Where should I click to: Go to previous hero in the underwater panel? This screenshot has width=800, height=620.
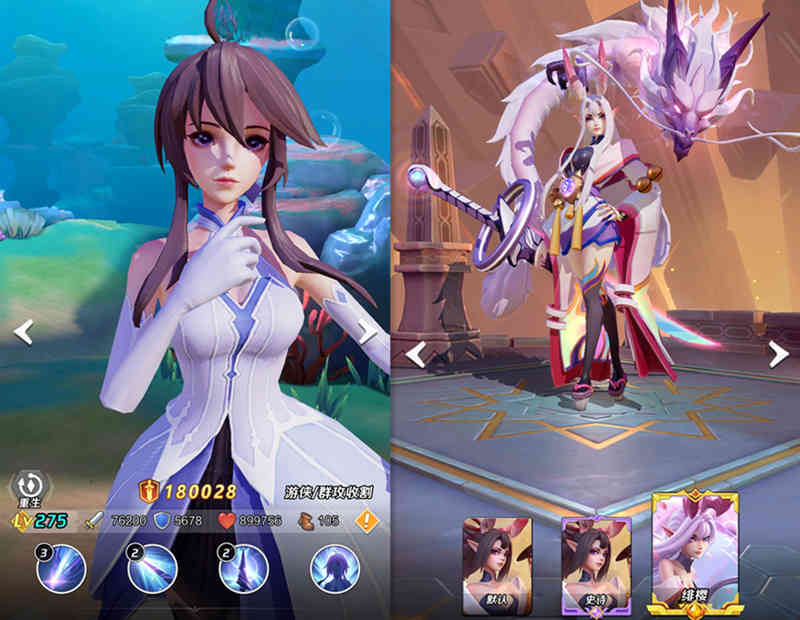23,331
